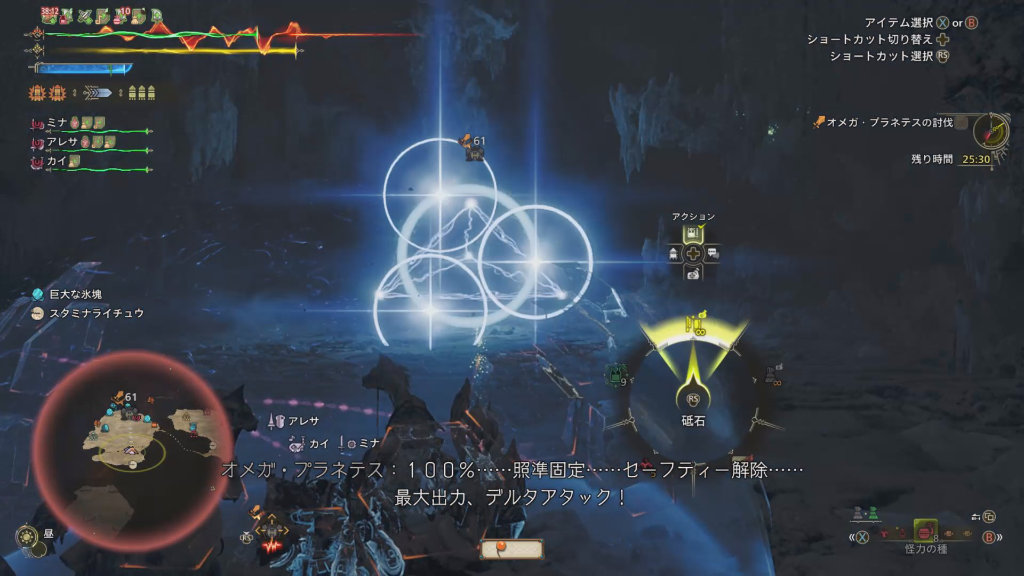Open the top action shortcut icon under アクション

pos(693,233)
